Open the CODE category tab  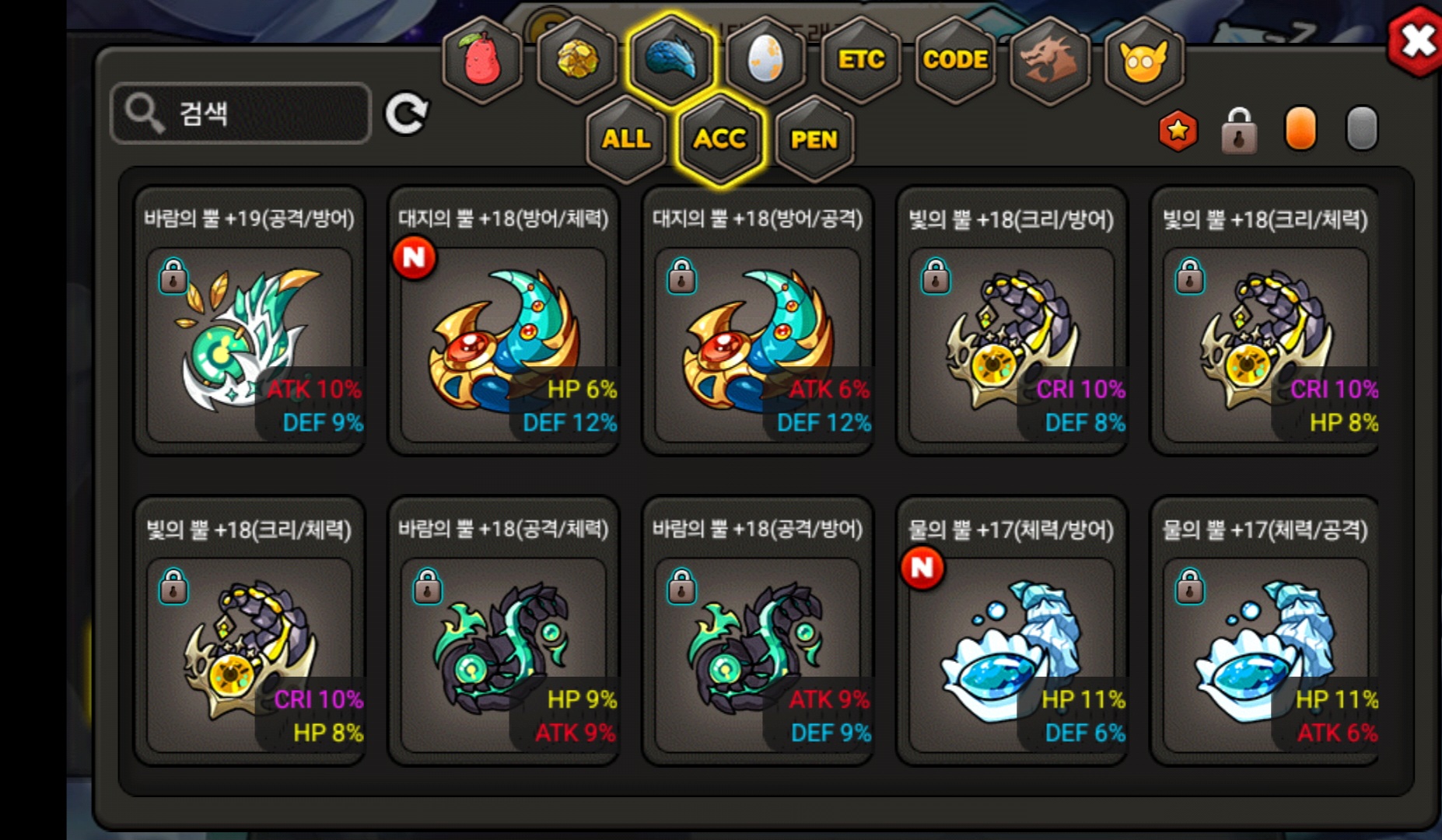(955, 60)
